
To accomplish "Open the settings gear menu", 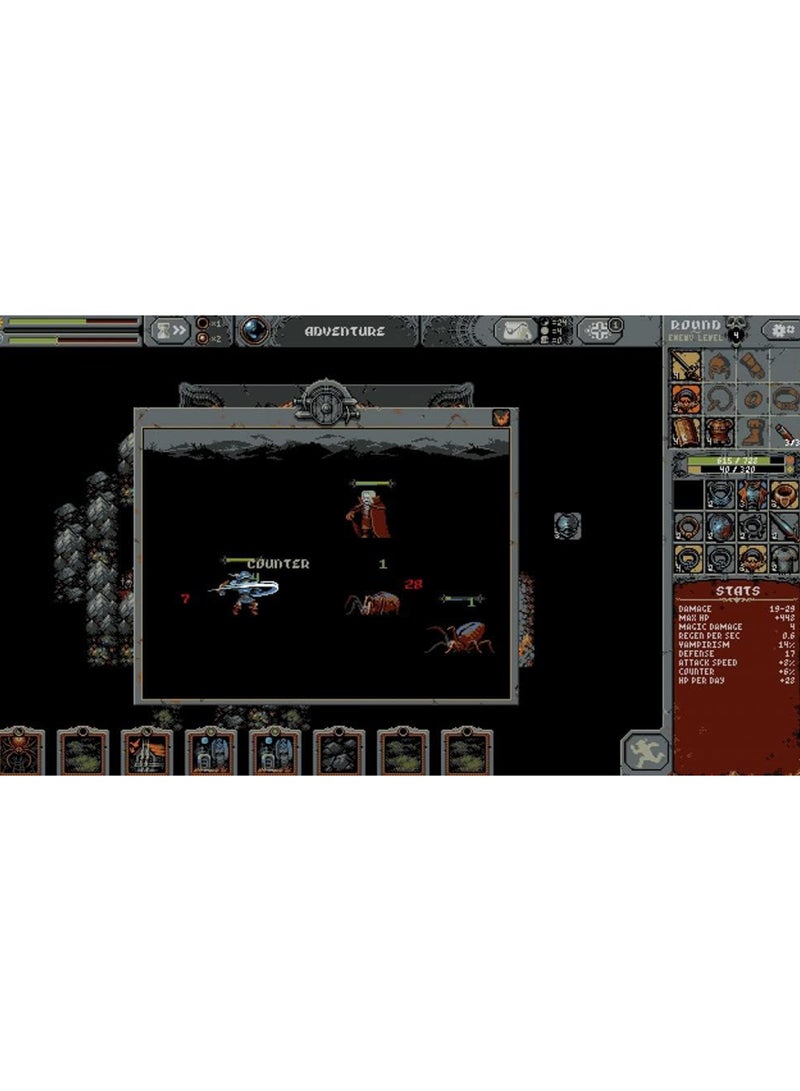I will tap(781, 329).
